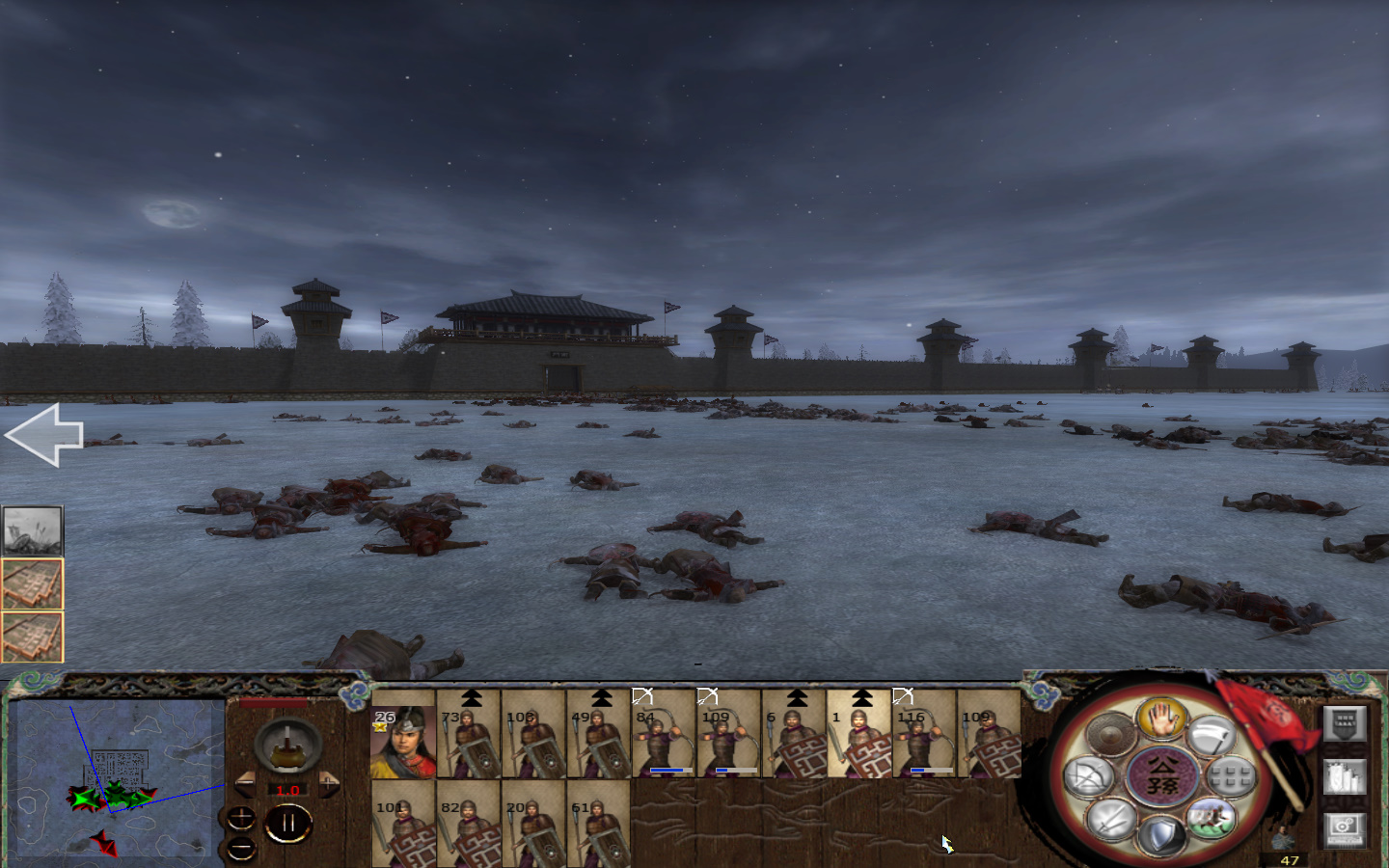Order withdrawal using the retreating cavalry icon
Viewport: 1389px width, 868px height.
(1212, 818)
